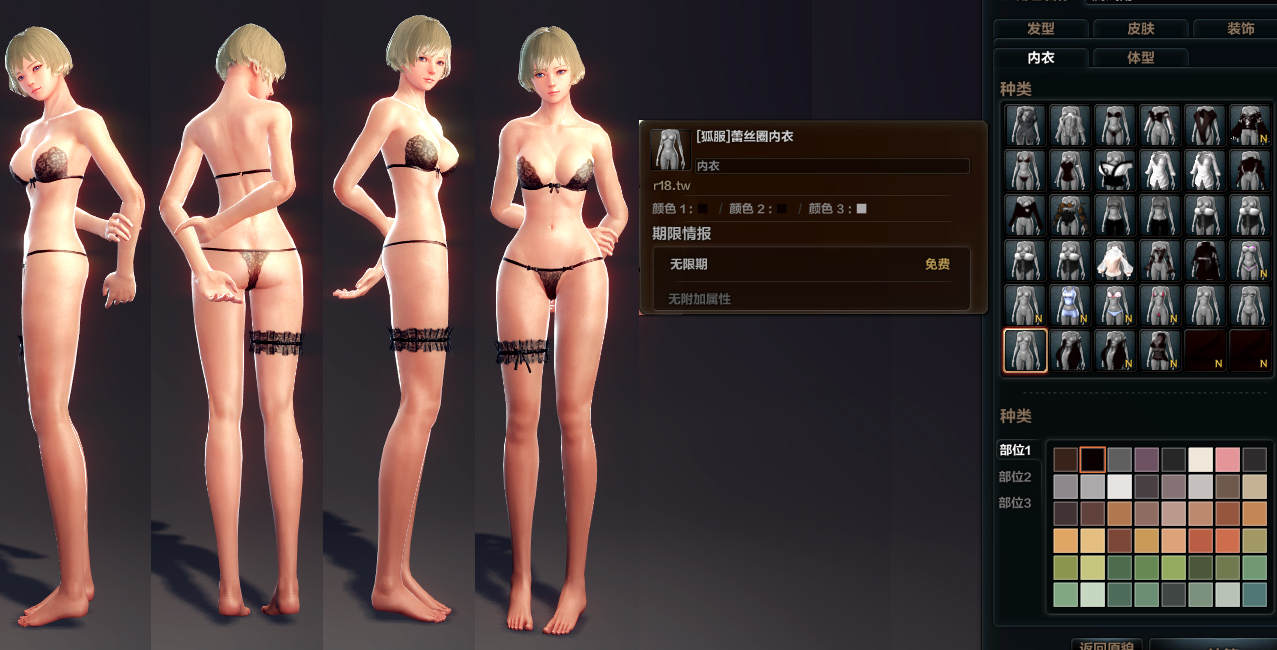Switch to the 发型 hairstyle tab
This screenshot has height=650, width=1277.
1040,29
